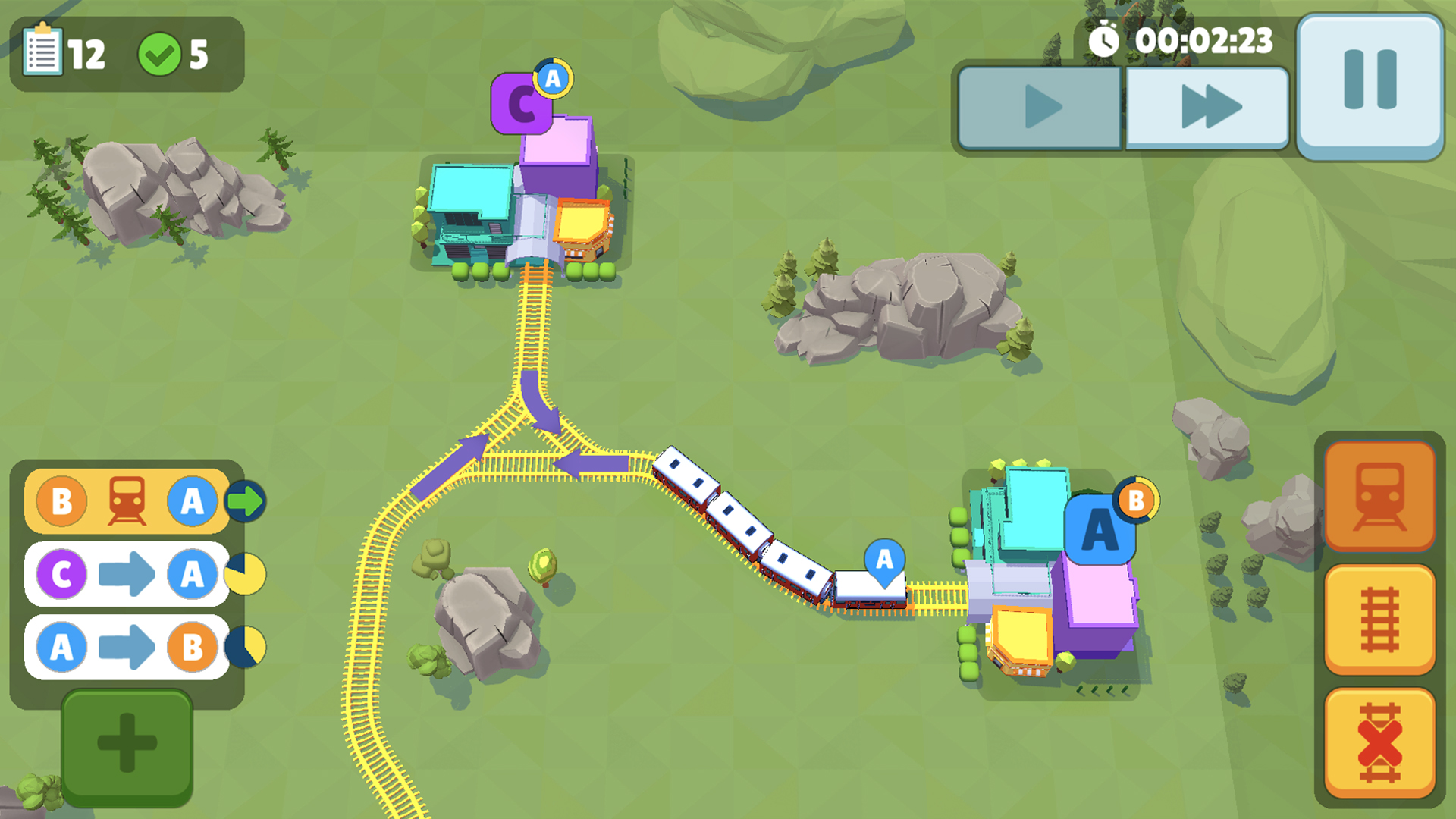Select the A to B delivery route card
Viewport: 1456px width, 819px height.
click(125, 648)
